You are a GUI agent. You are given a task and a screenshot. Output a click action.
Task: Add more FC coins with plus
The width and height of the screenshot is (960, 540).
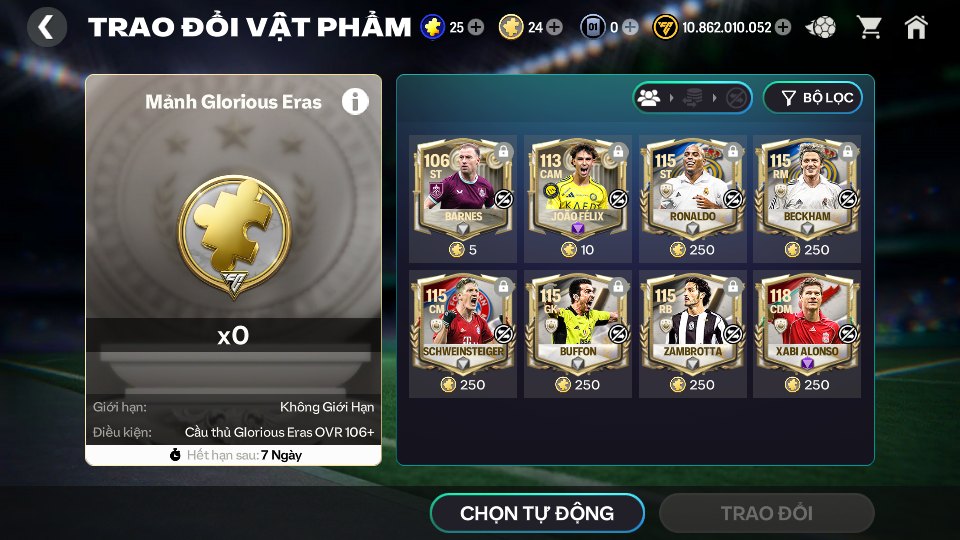pos(783,27)
